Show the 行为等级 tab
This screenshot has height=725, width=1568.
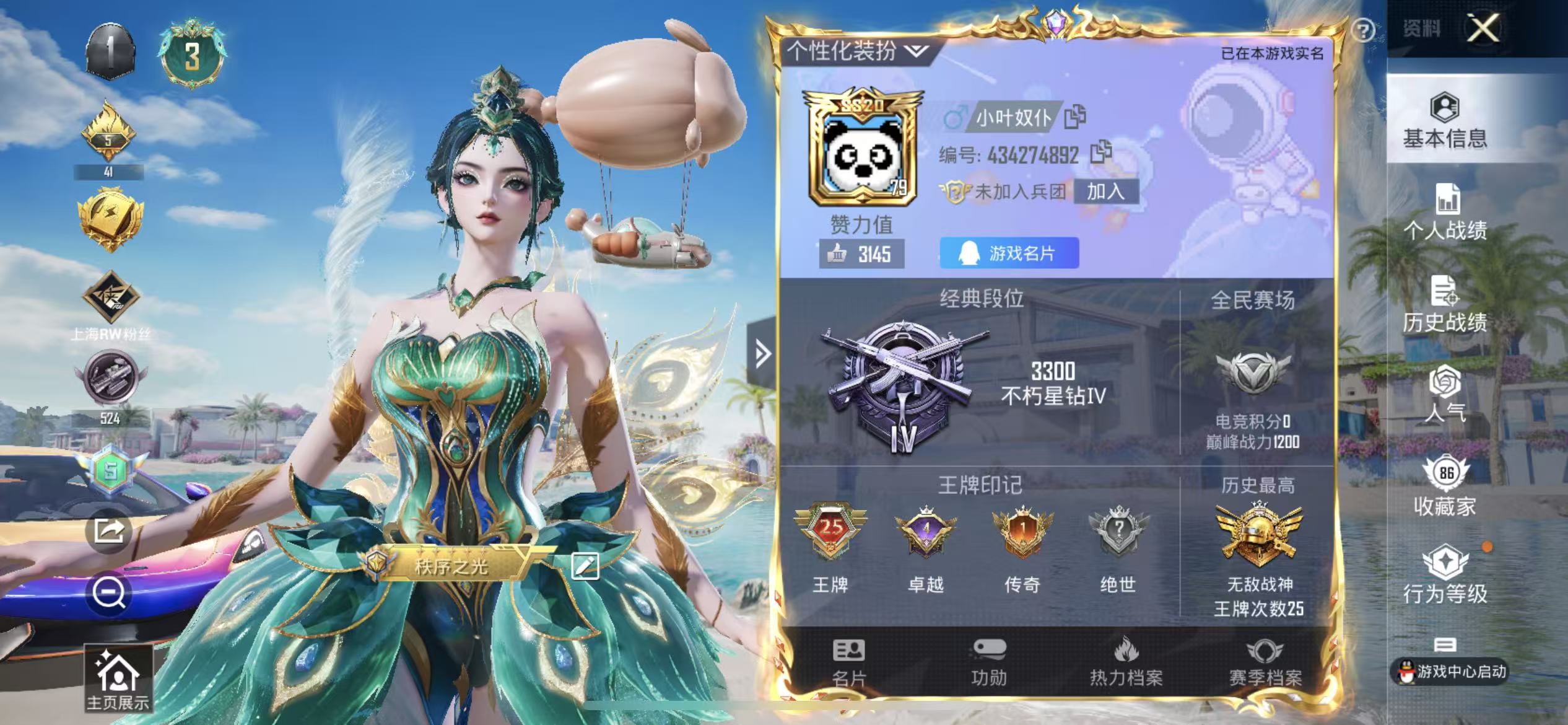[x=1445, y=574]
